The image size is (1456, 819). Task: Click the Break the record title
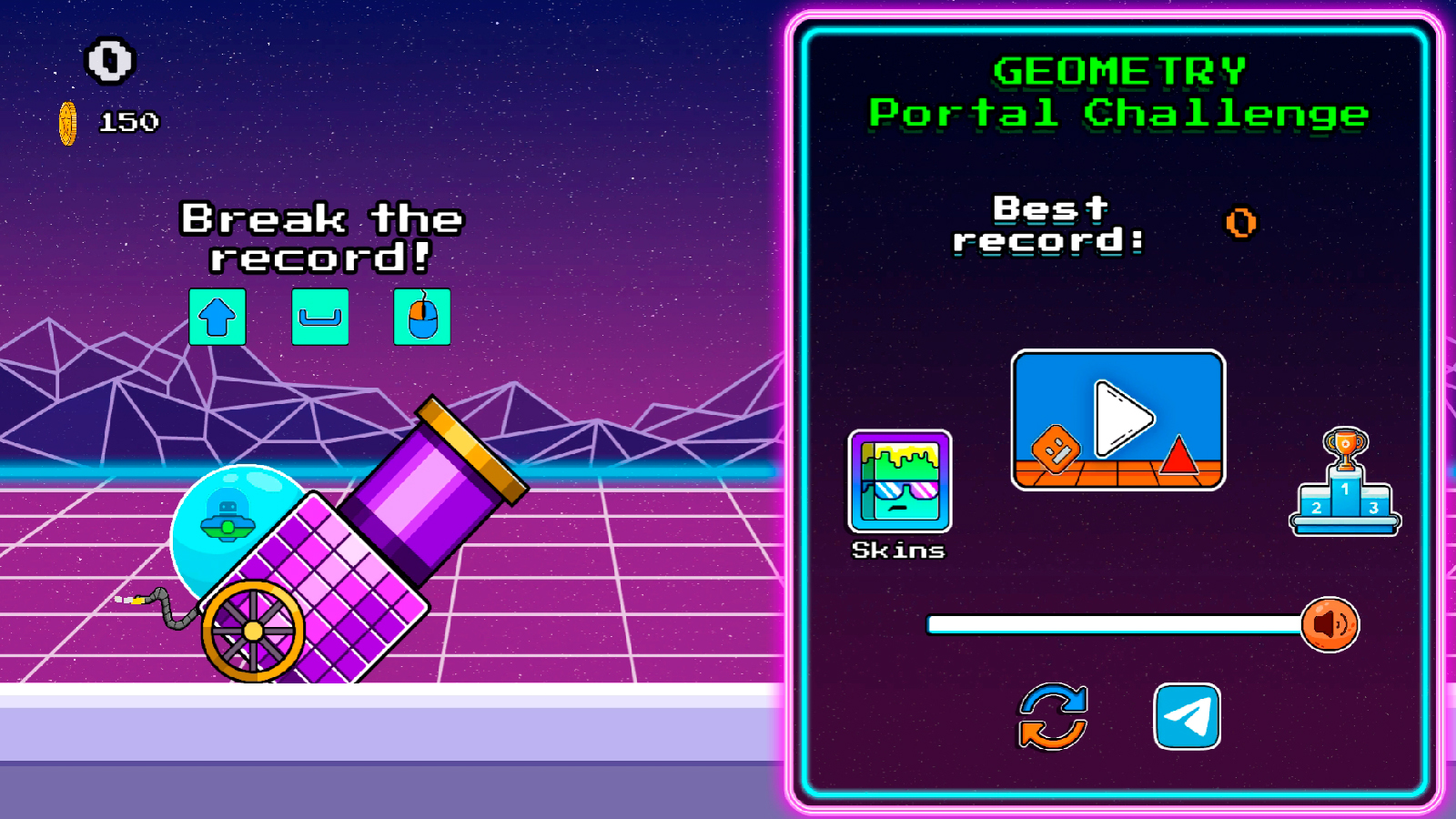coord(321,237)
